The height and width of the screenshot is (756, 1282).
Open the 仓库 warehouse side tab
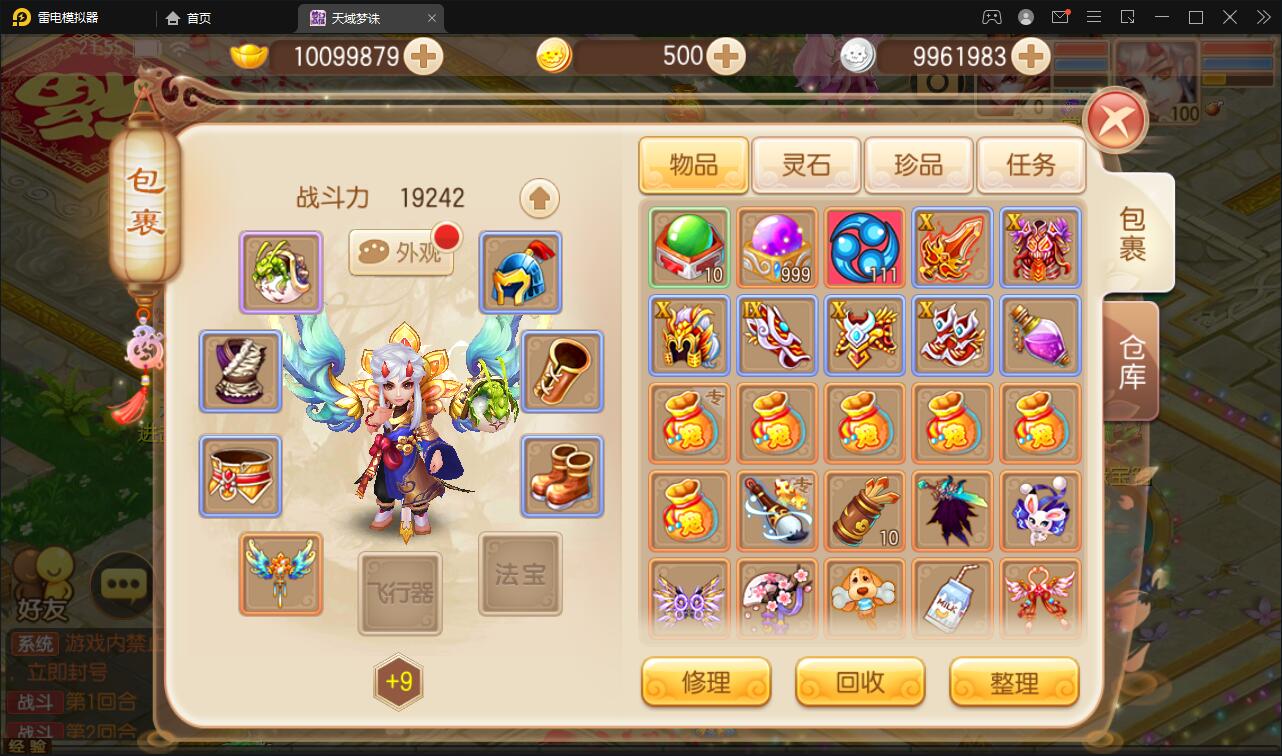tap(1132, 362)
